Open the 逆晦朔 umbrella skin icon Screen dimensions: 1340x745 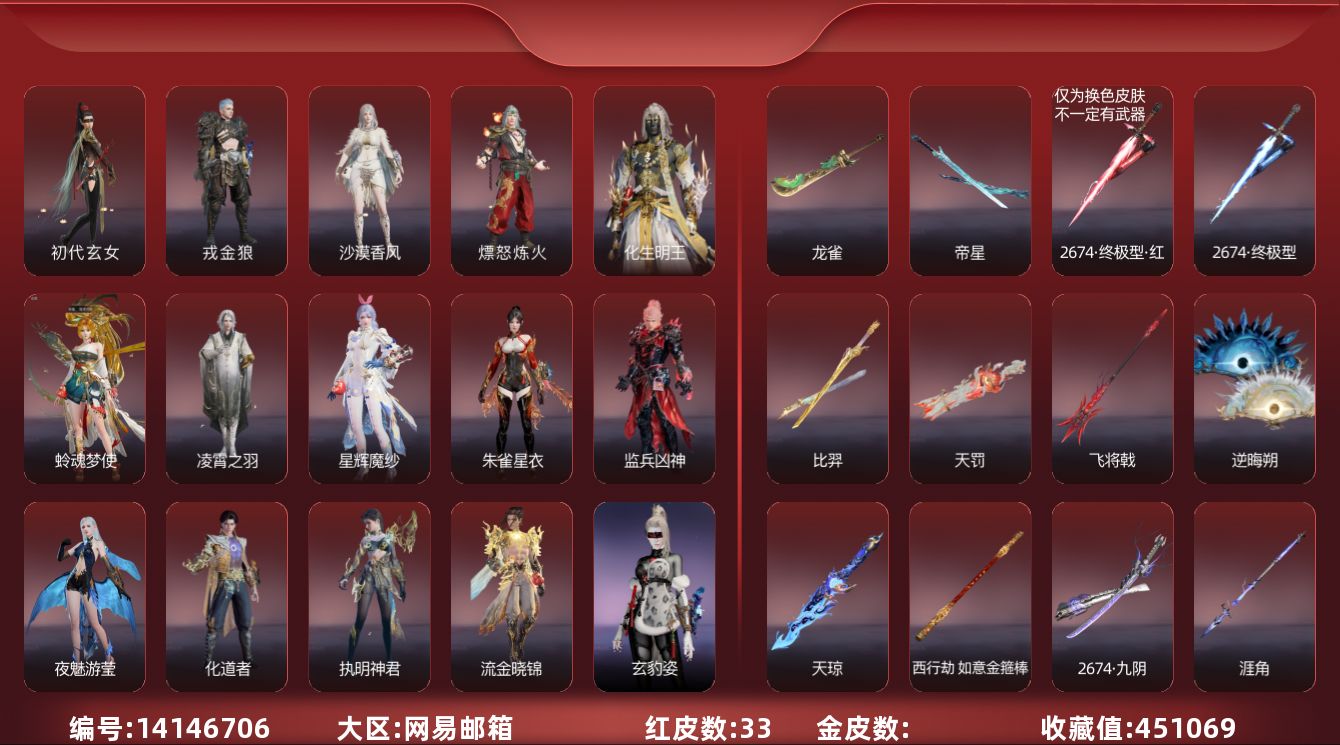pyautogui.click(x=1253, y=386)
